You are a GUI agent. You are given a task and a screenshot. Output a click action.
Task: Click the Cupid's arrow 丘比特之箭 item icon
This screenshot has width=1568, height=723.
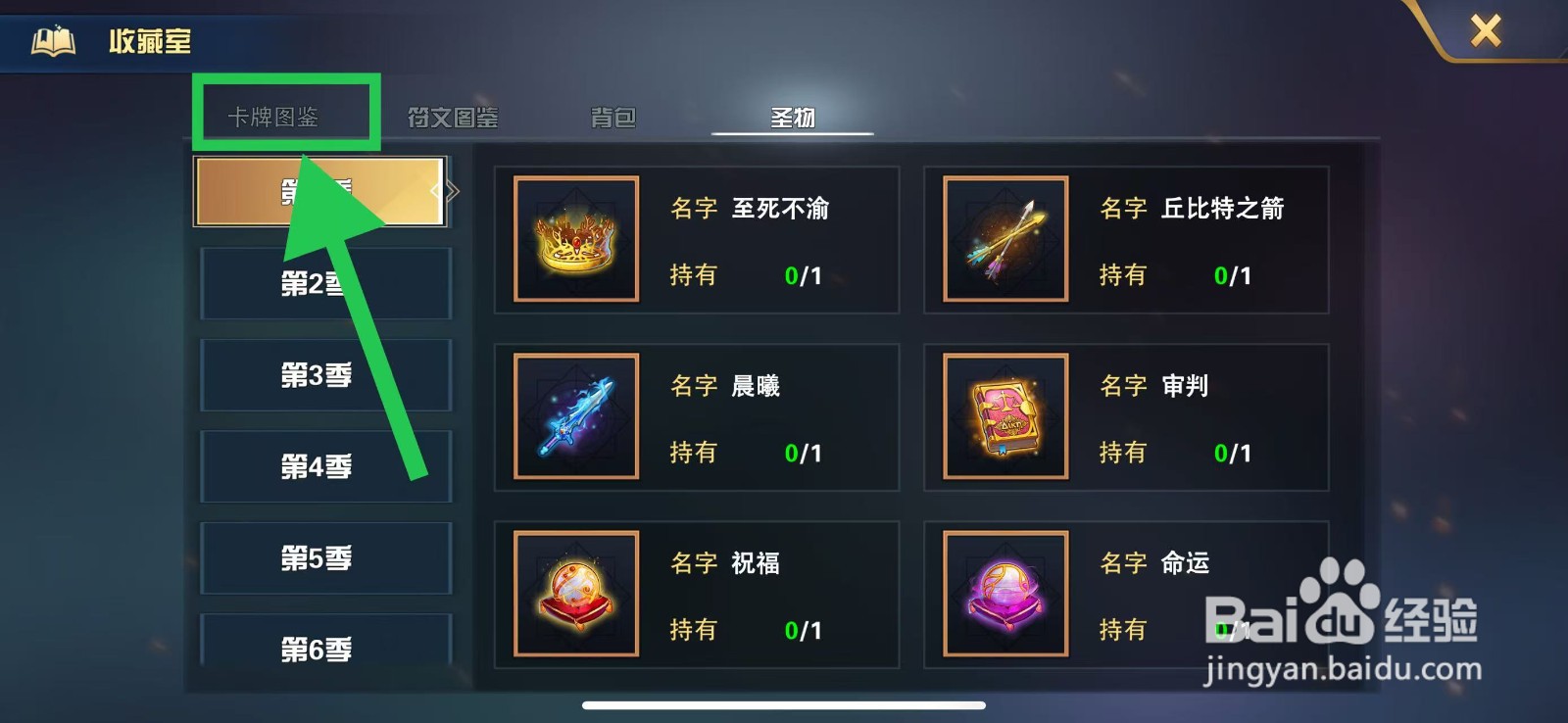click(1004, 238)
